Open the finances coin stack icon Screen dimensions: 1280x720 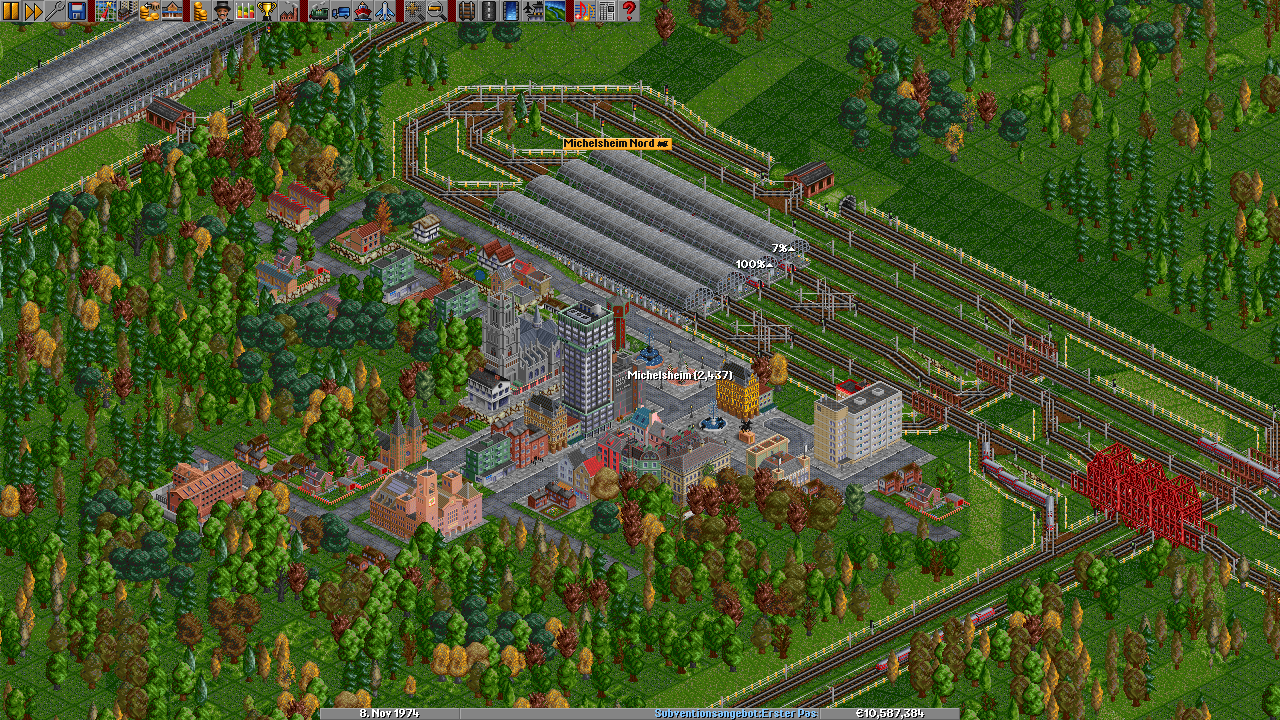tap(201, 11)
